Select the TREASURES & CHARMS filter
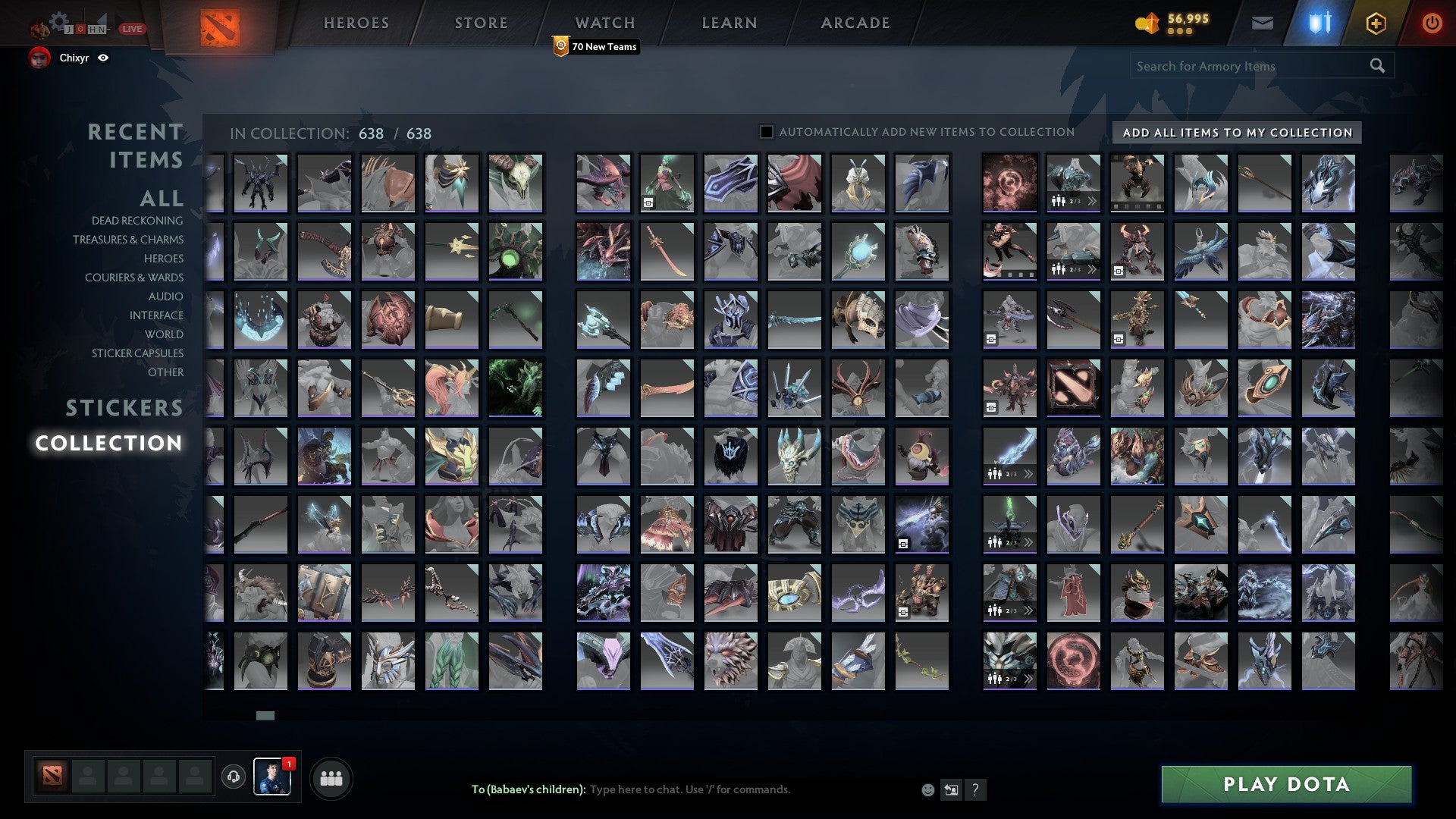1456x819 pixels. [x=127, y=240]
